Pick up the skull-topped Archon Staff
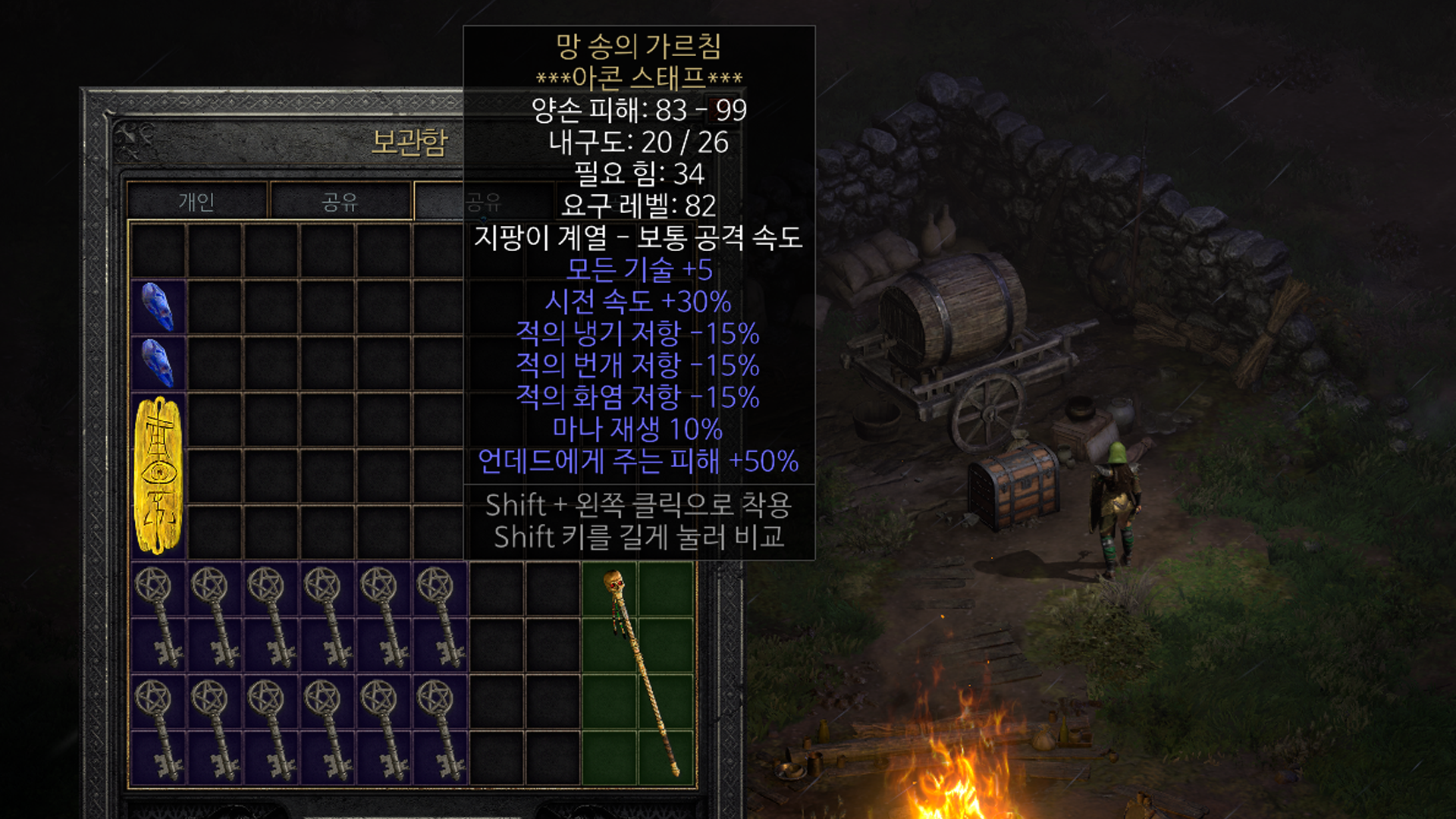 (639, 673)
